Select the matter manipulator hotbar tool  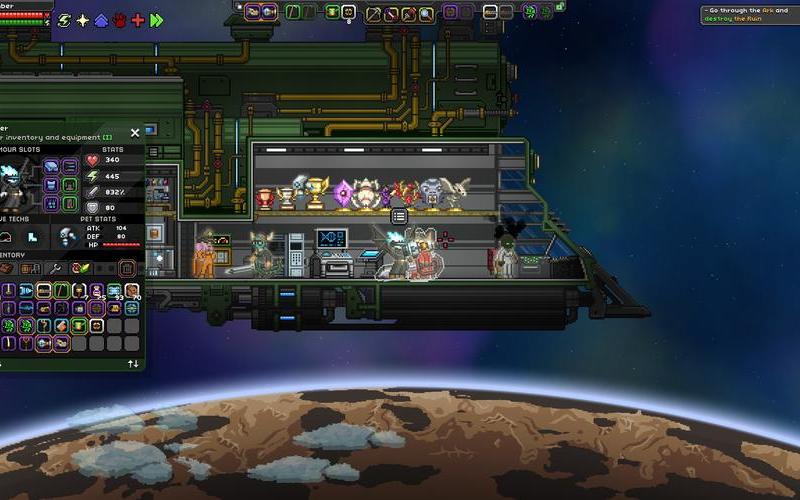coord(372,13)
